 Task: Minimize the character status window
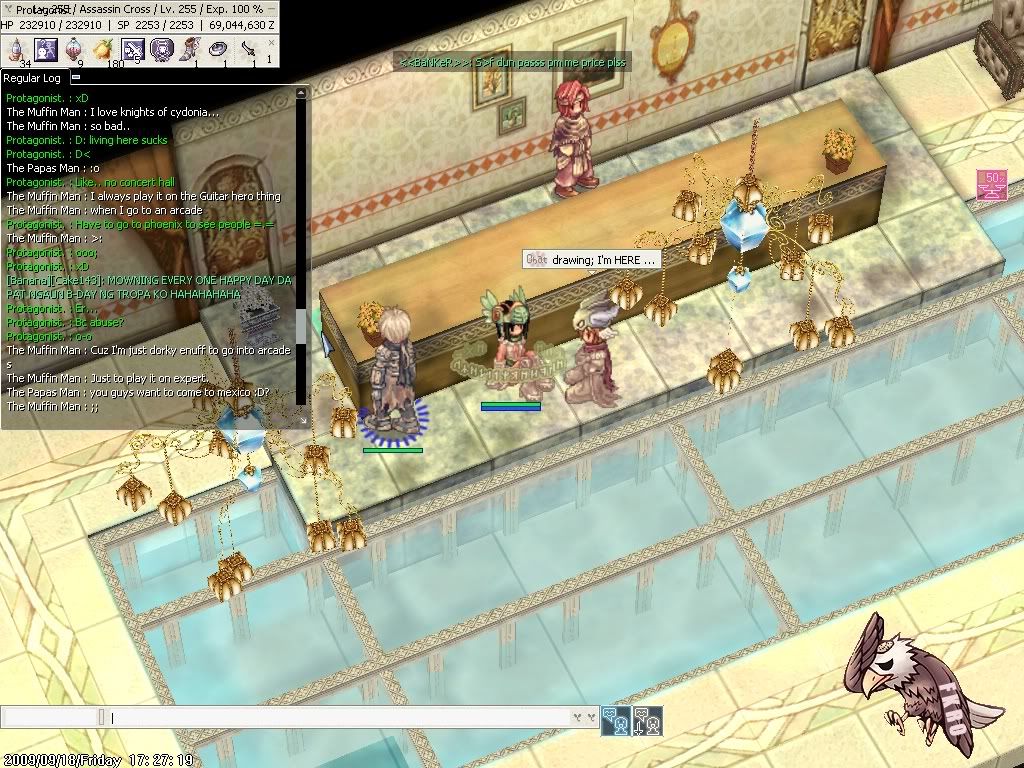coord(271,9)
